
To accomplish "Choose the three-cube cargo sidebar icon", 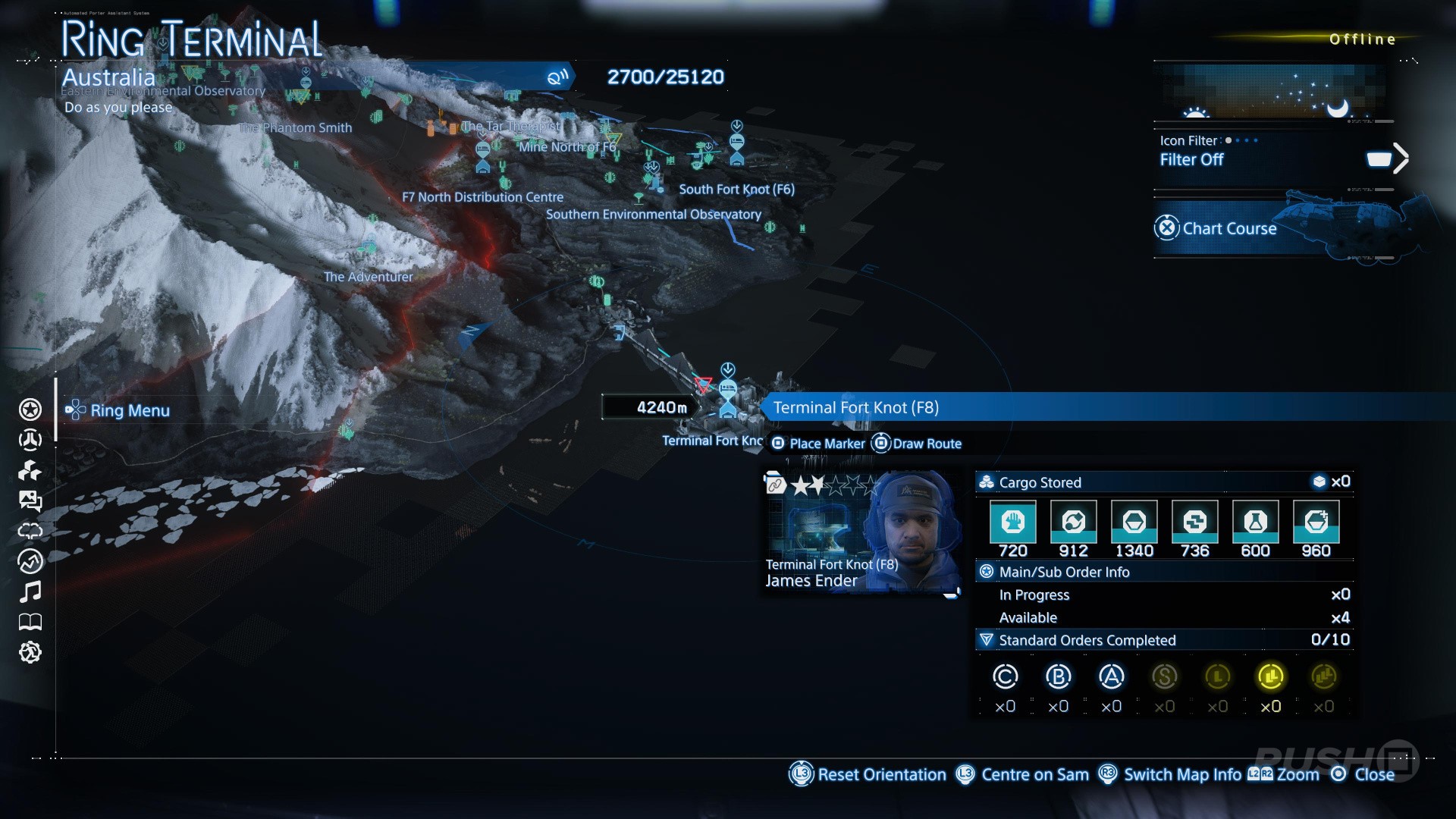I will [x=30, y=470].
